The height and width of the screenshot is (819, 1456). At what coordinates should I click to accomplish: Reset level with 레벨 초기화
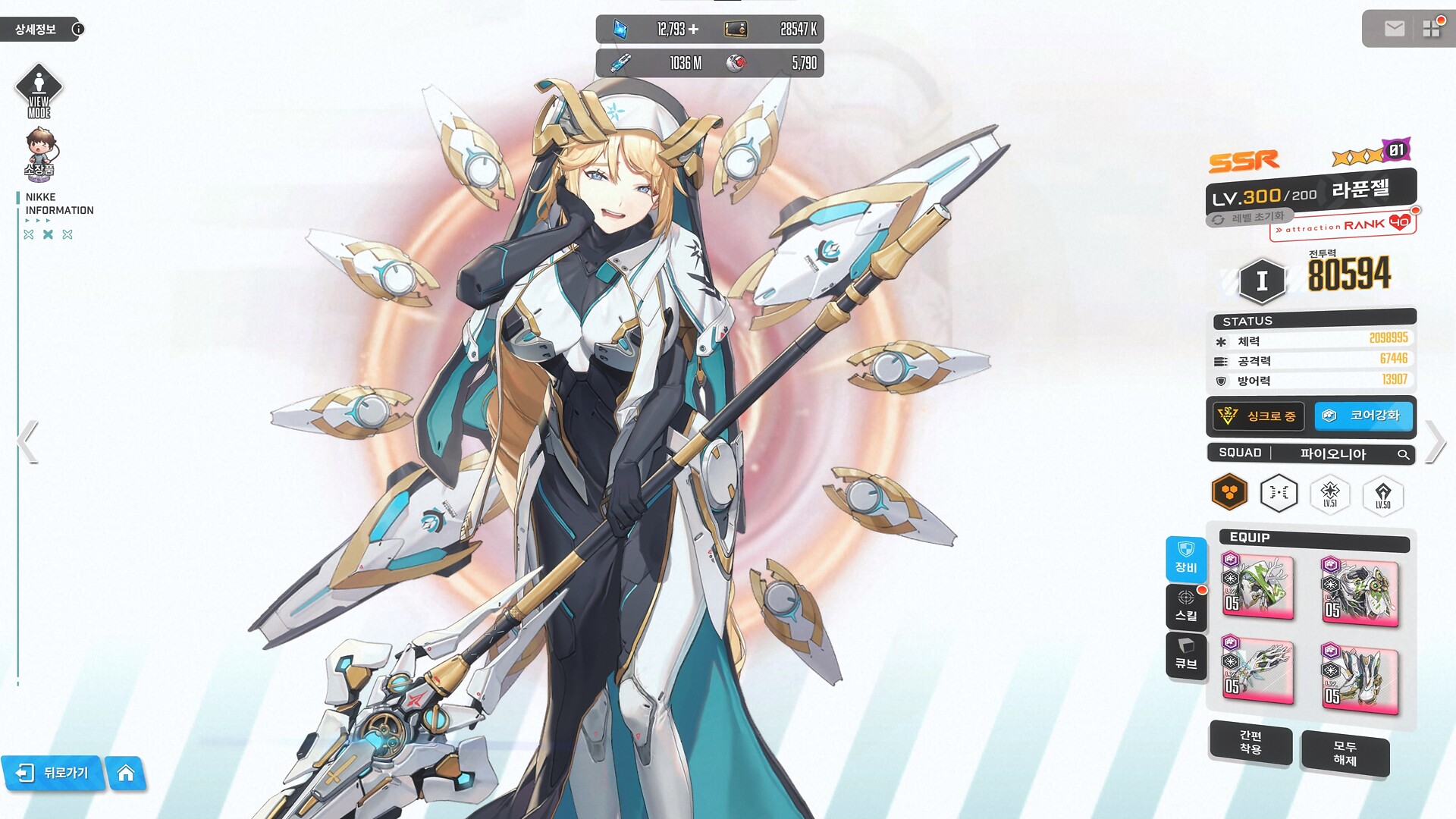1250,218
